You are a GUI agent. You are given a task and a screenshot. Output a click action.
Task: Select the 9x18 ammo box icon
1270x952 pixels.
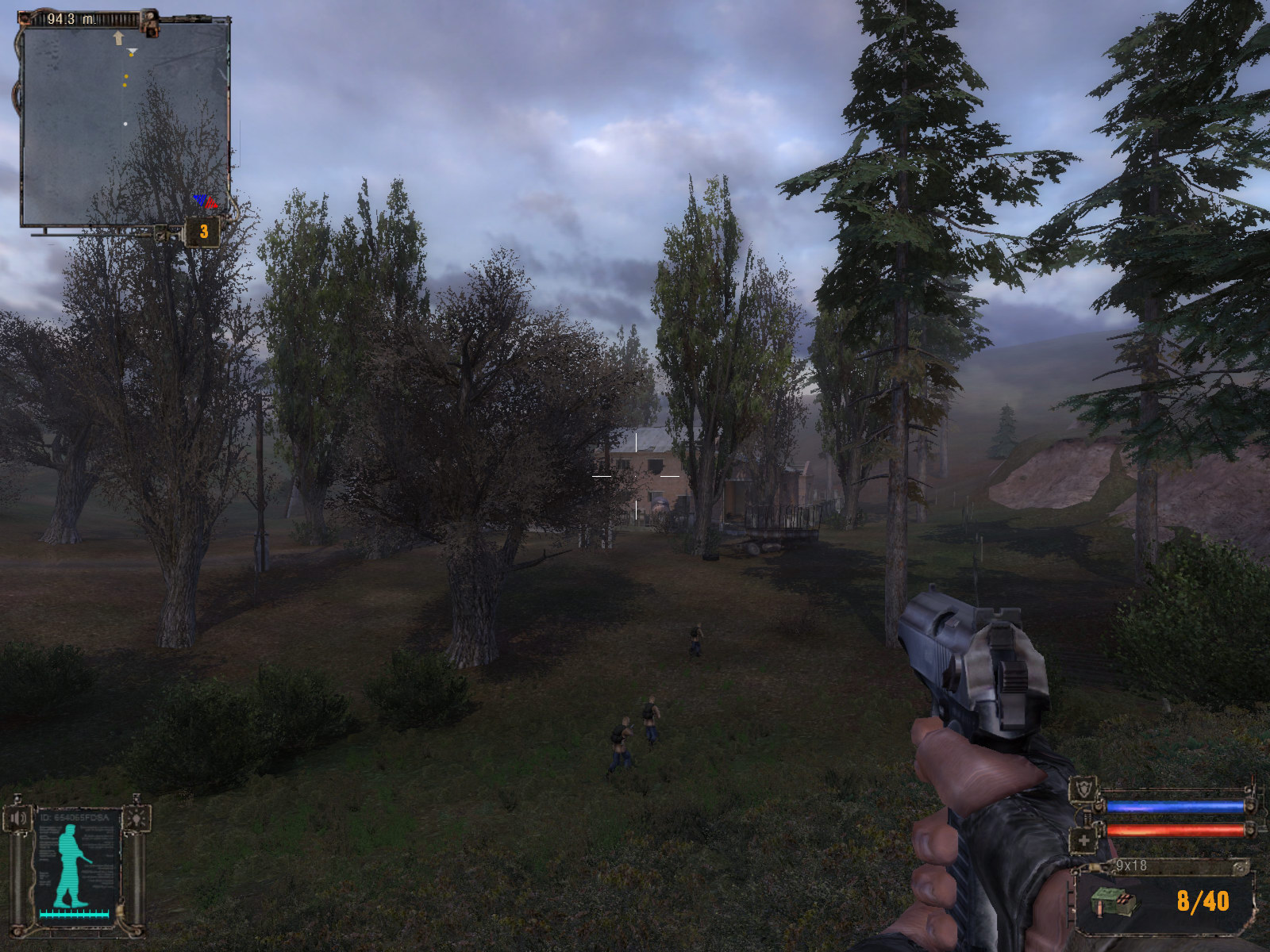(x=1113, y=902)
